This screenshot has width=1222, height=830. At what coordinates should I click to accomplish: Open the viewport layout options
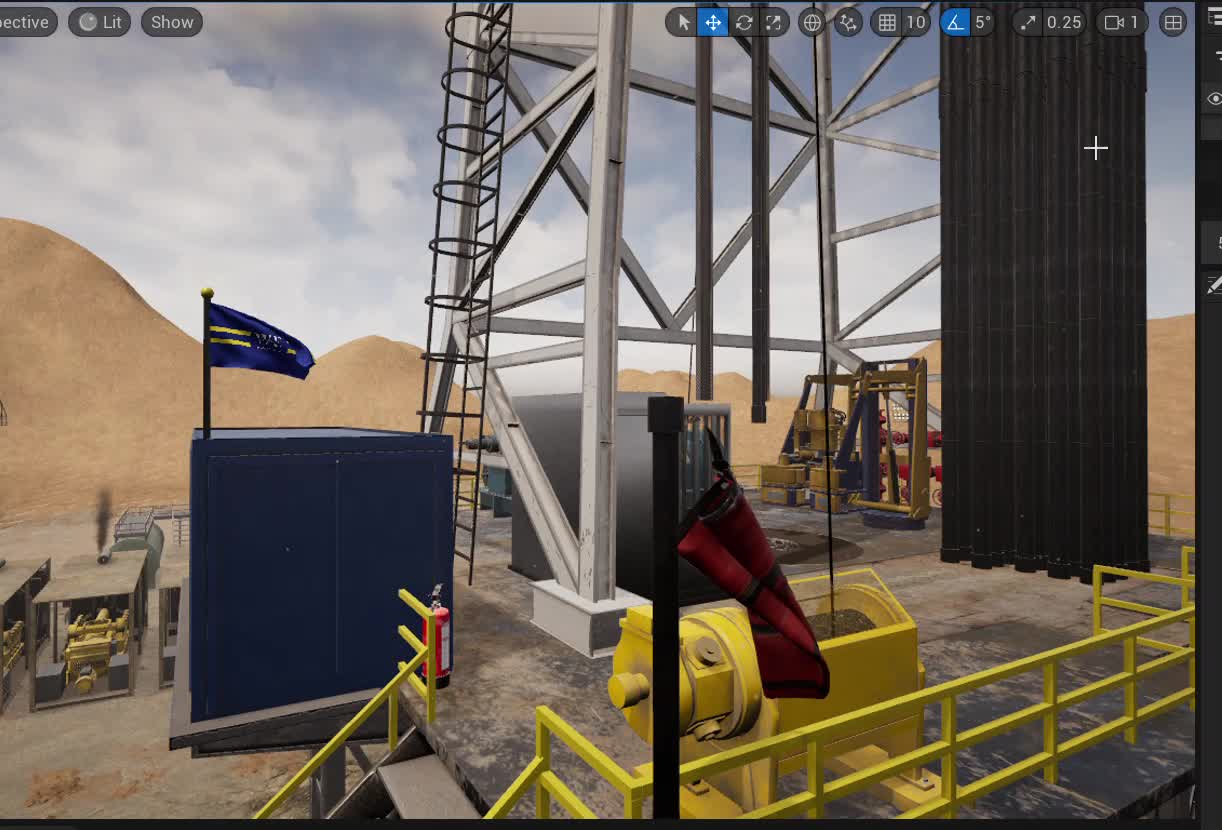[x=1173, y=22]
